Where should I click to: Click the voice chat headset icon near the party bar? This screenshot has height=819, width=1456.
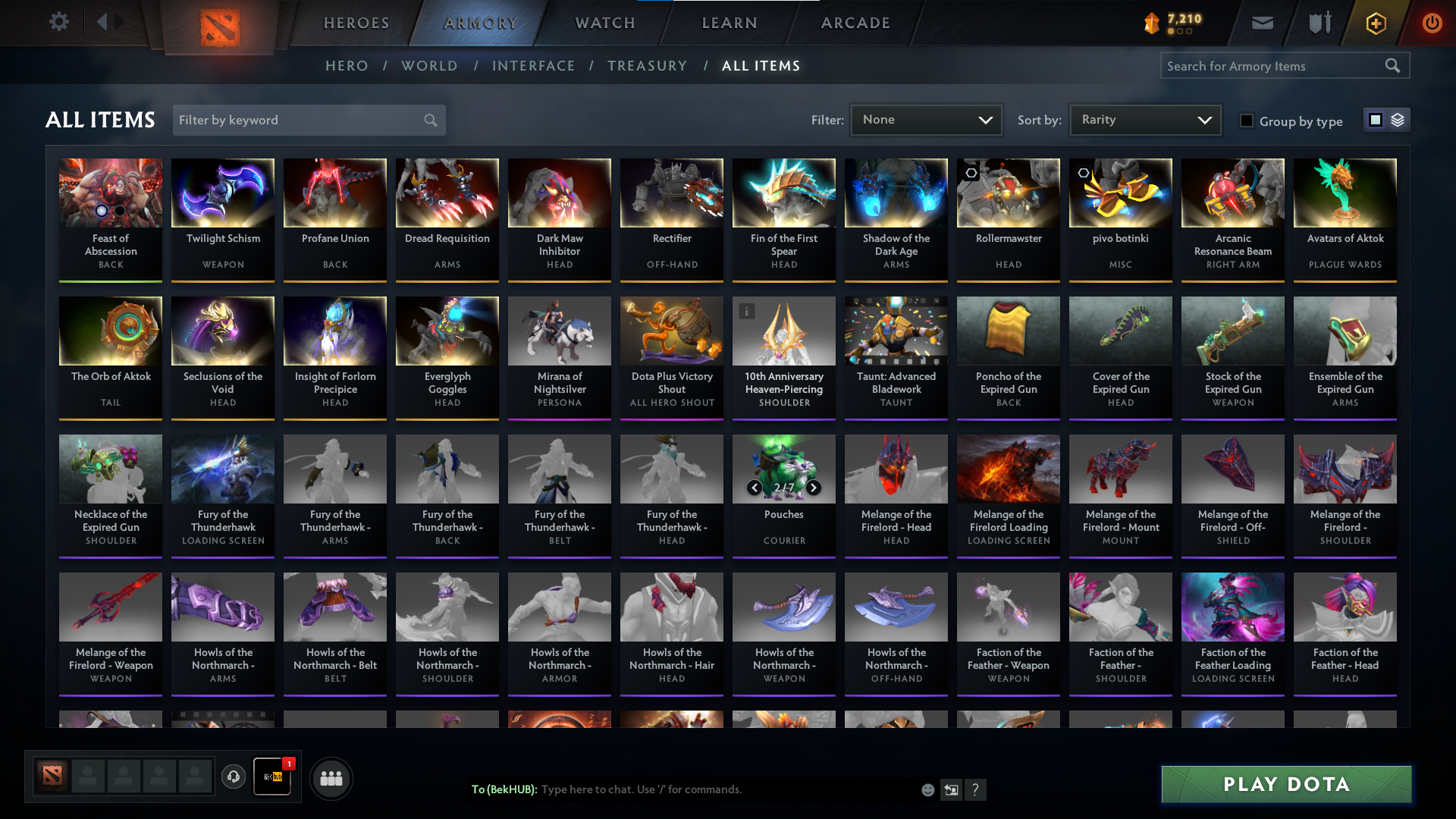click(233, 777)
